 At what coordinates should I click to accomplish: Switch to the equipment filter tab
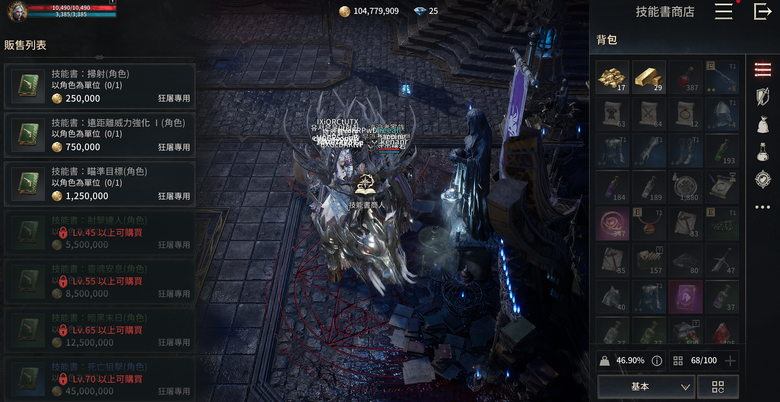tap(763, 96)
